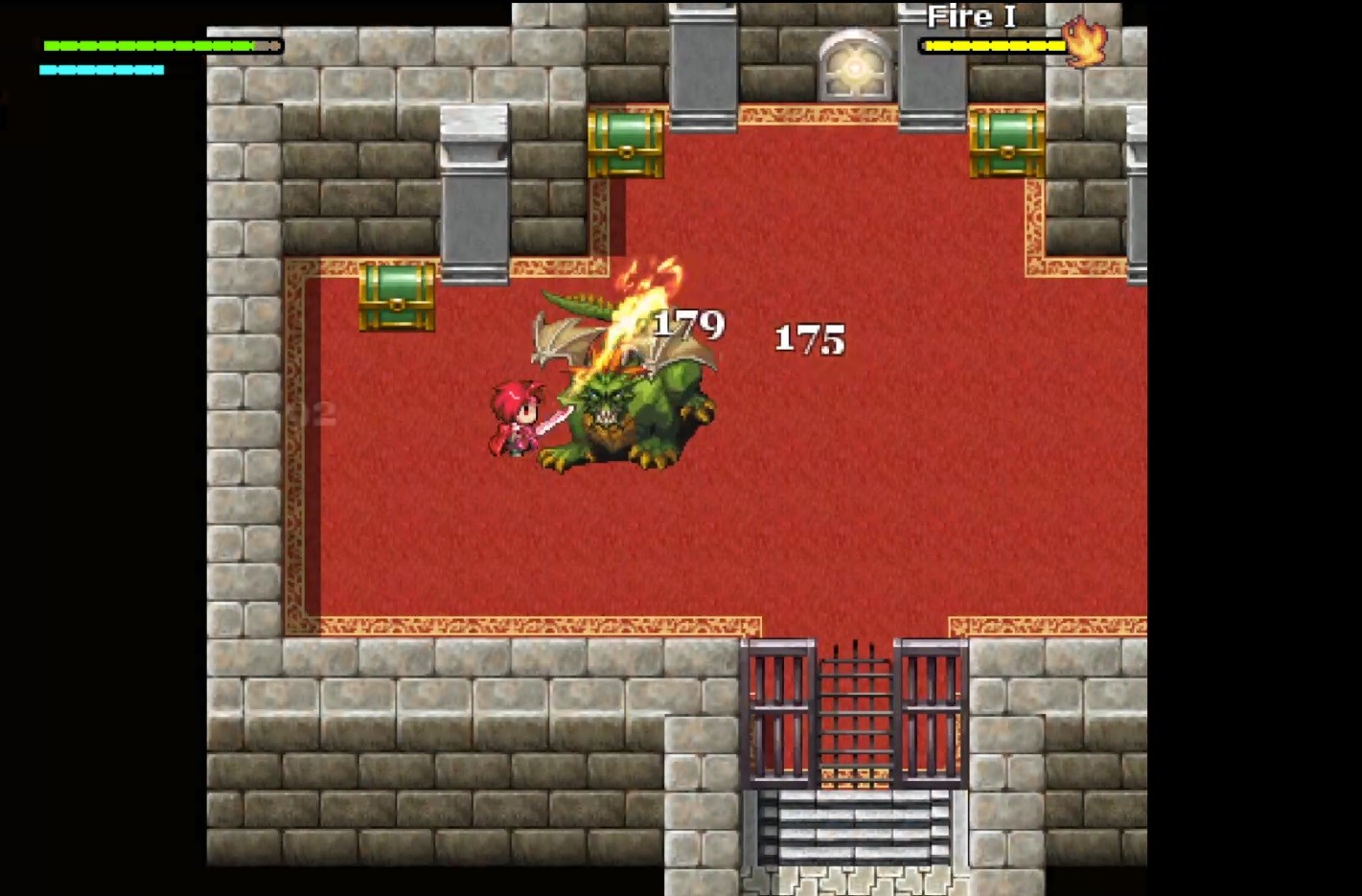Screen dimensions: 1362x896
Task: Click the cyan mana bar below the health bar
Action: click(101, 69)
